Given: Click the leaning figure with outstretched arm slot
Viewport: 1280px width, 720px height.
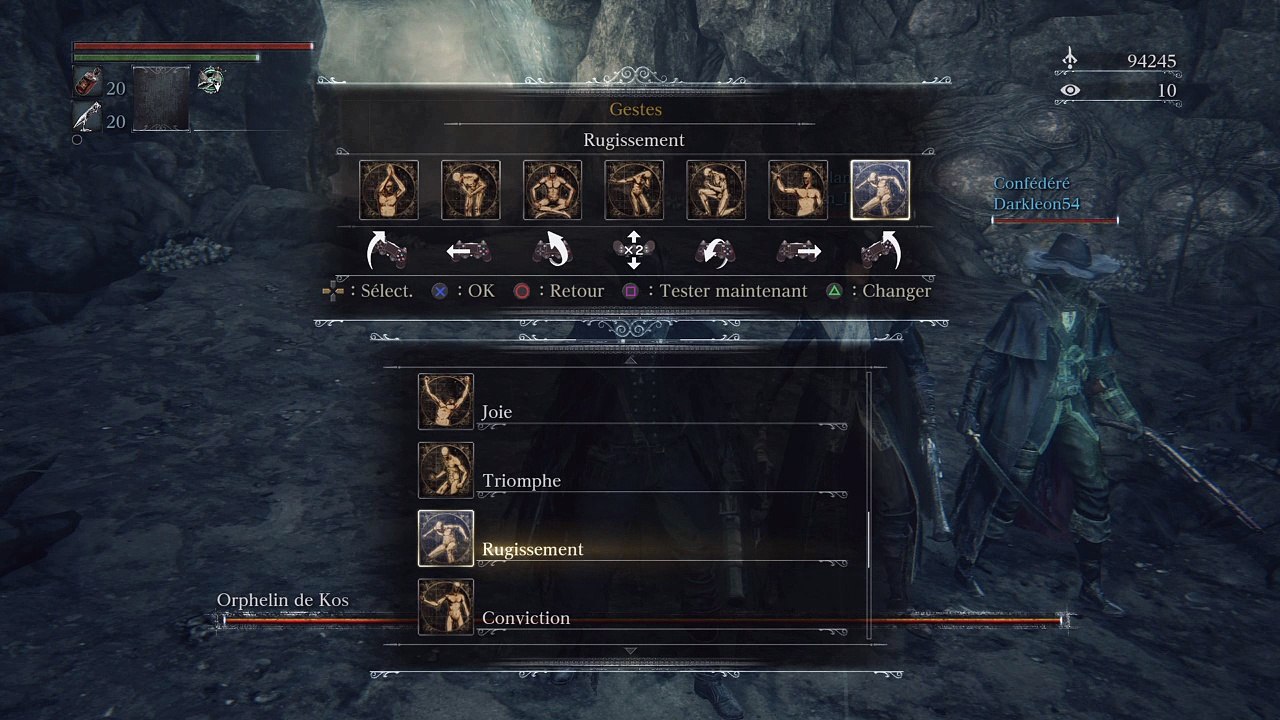Looking at the screenshot, I should click(x=635, y=190).
